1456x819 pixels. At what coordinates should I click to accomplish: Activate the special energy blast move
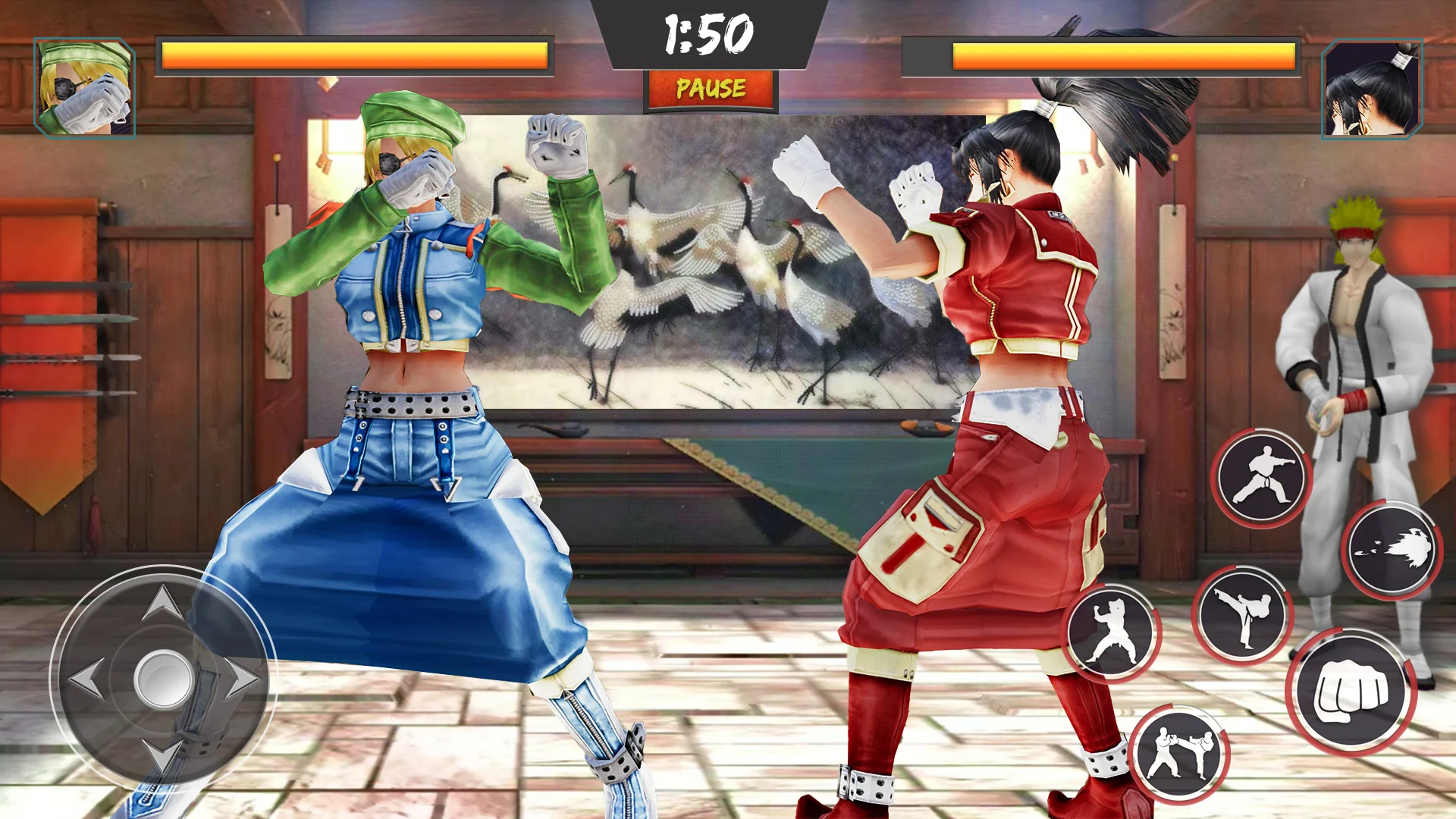[x=1395, y=550]
